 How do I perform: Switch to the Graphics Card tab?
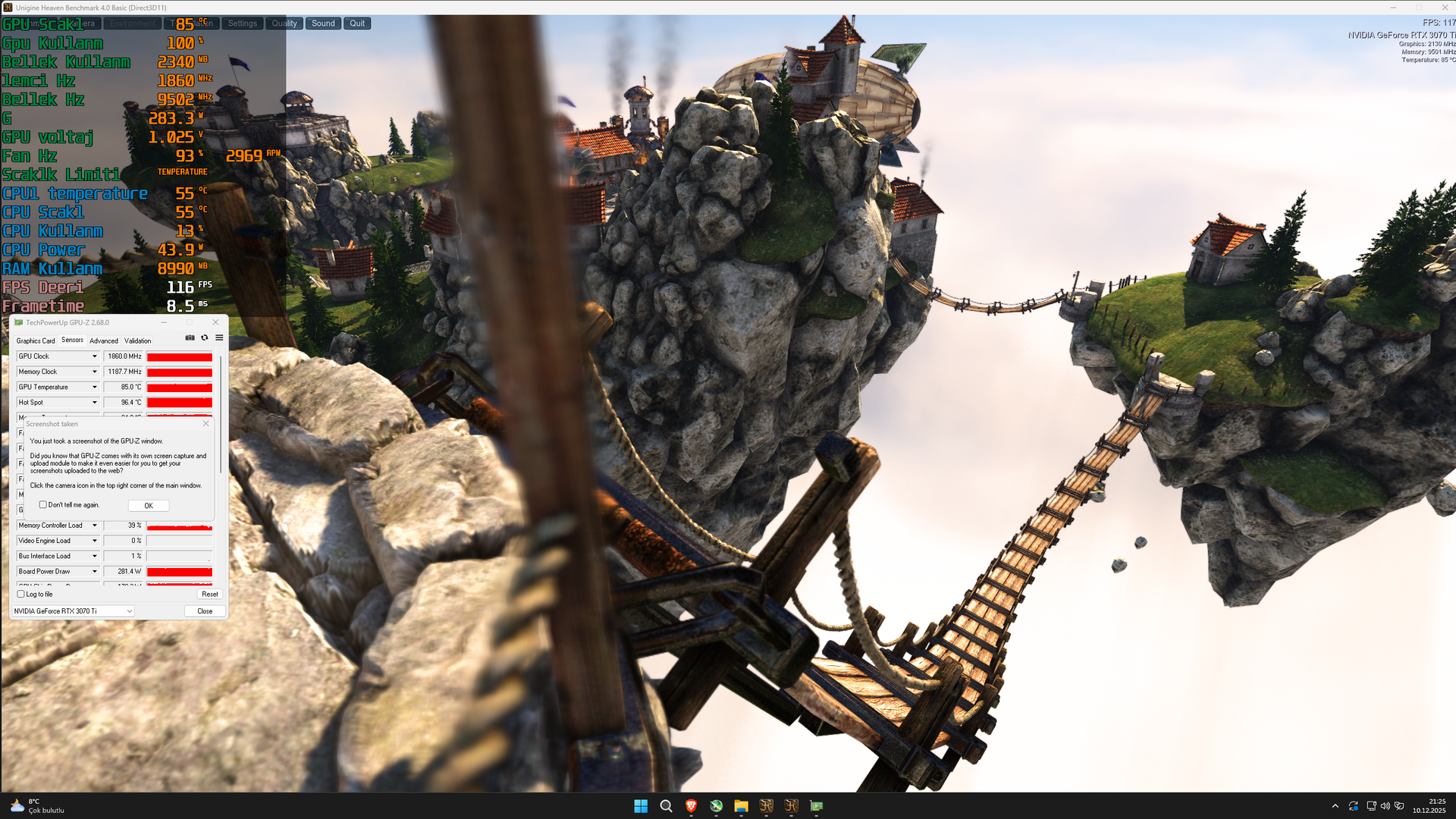coord(35,340)
